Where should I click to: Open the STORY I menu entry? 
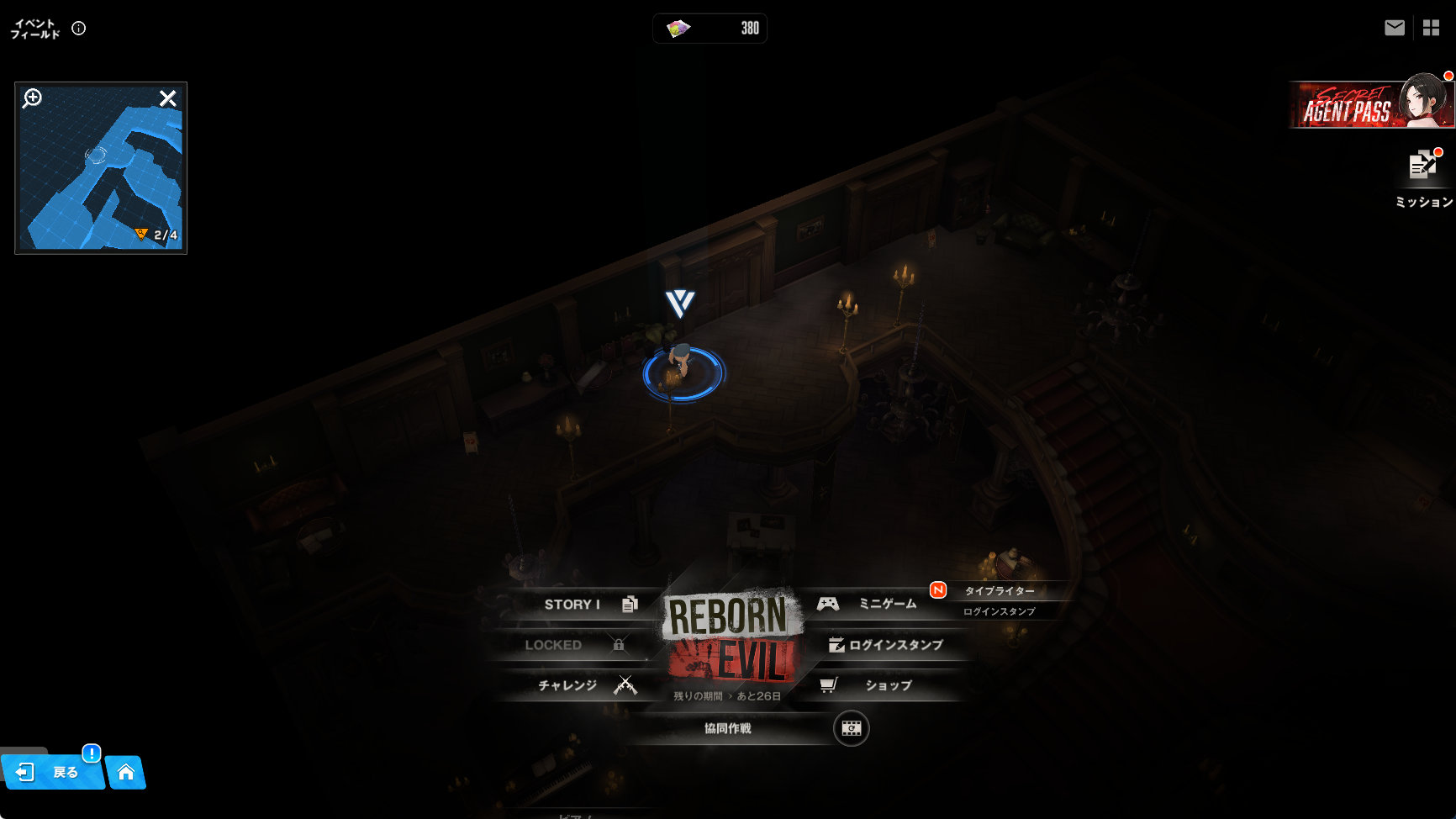click(582, 605)
